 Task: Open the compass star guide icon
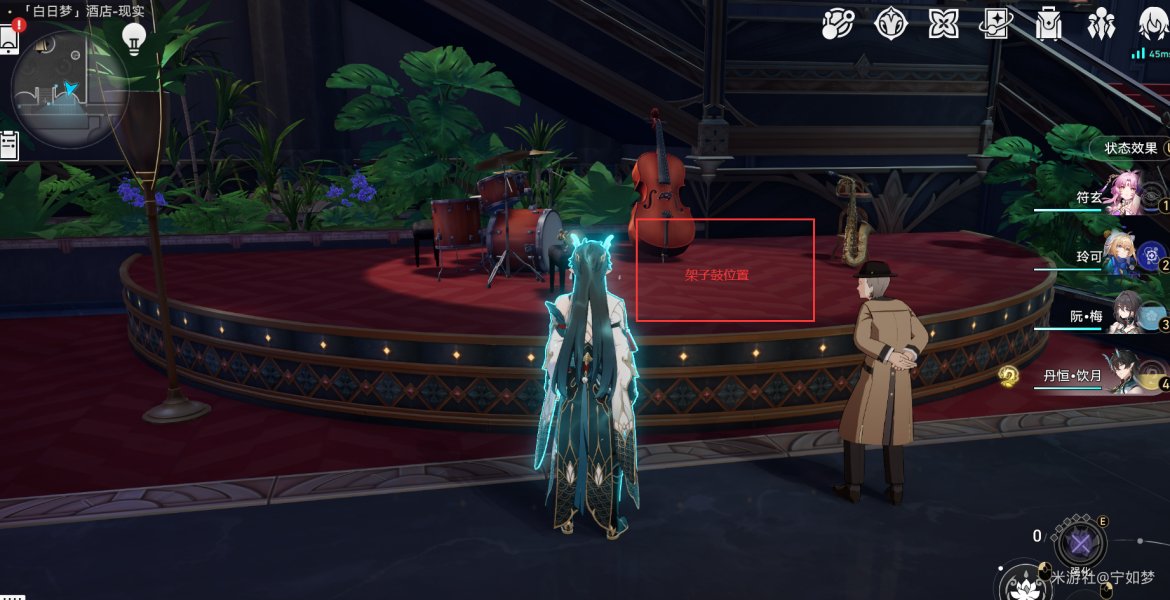pyautogui.click(x=890, y=23)
